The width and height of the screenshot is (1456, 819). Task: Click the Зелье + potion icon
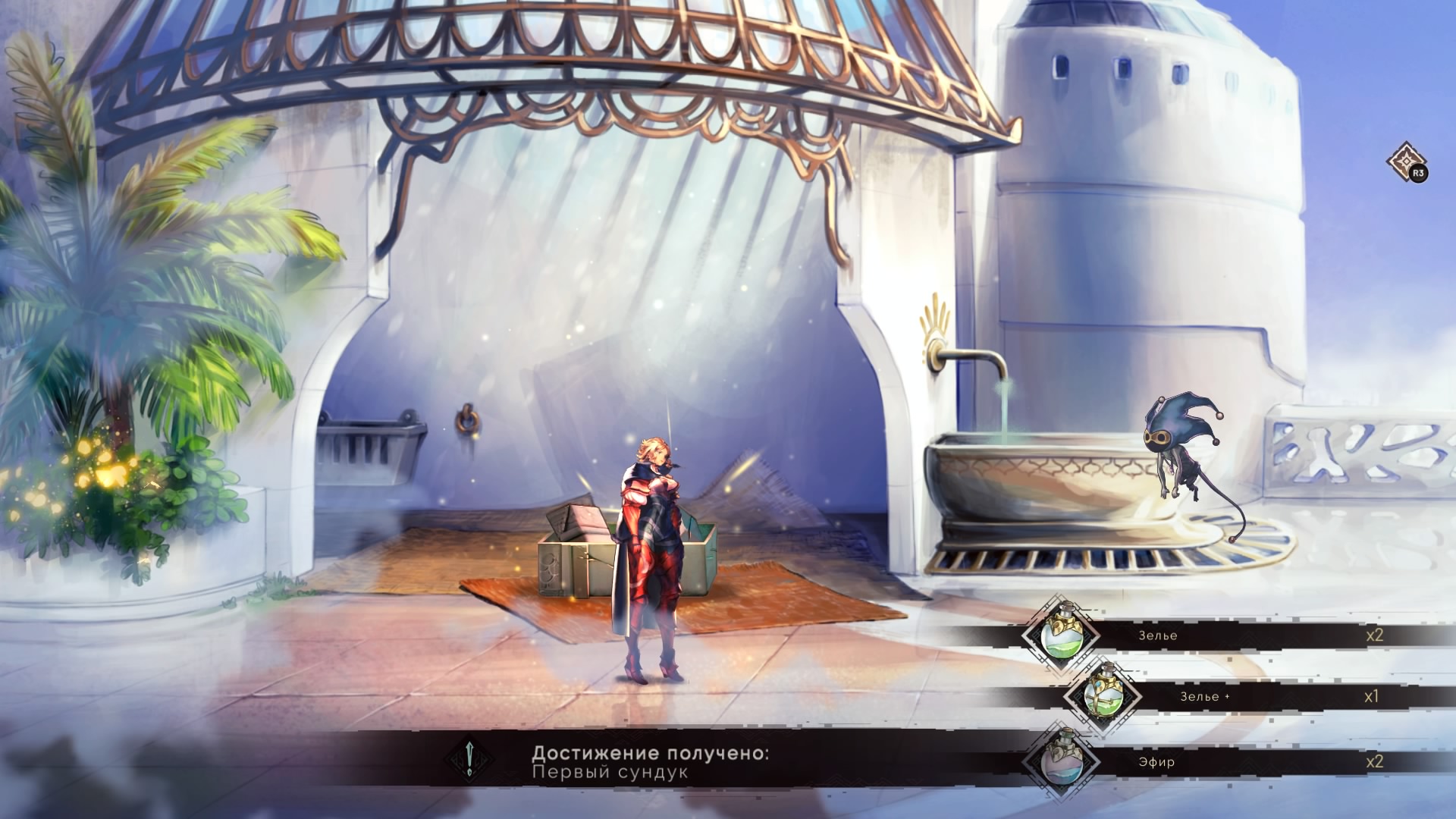[x=1102, y=696]
